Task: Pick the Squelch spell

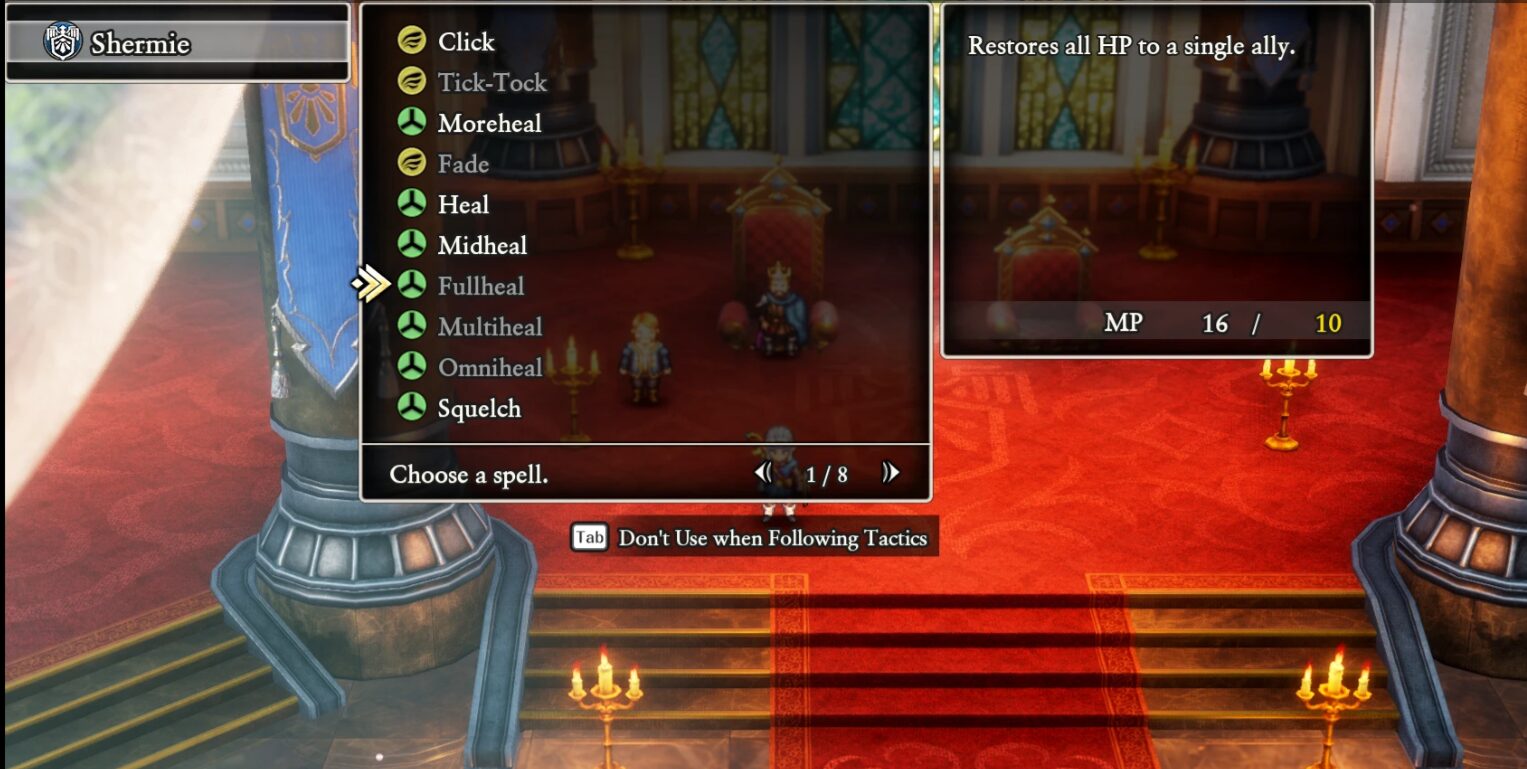Action: 479,409
